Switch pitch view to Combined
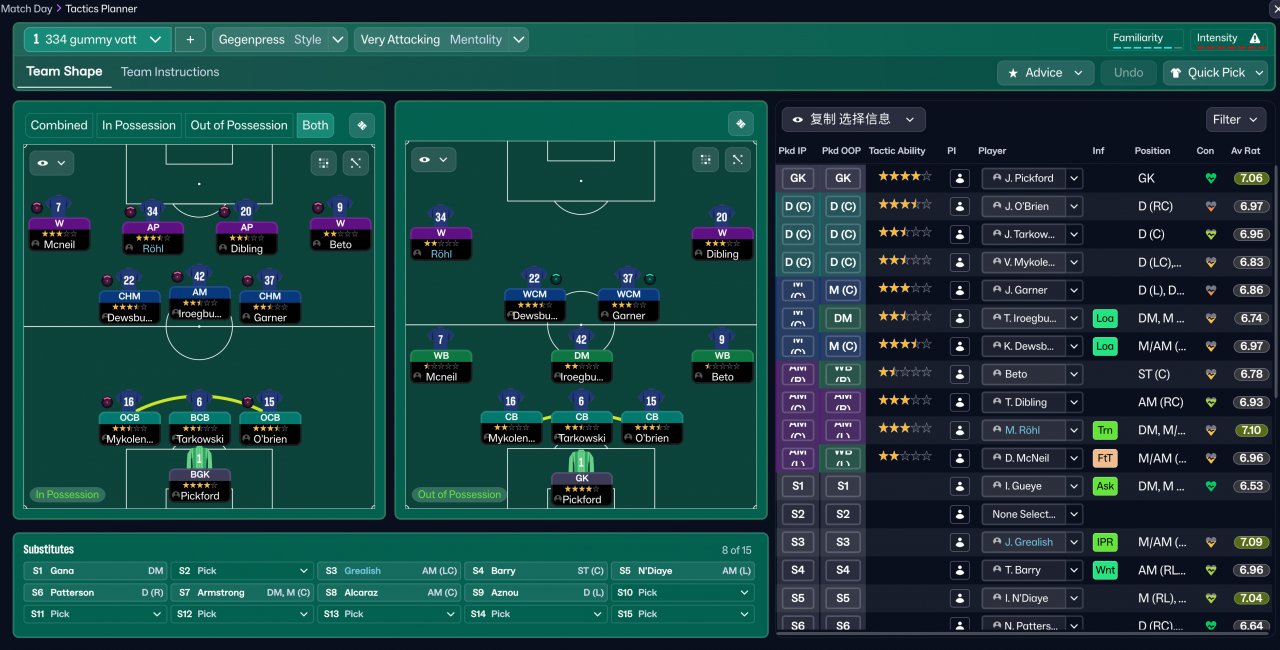 [59, 125]
